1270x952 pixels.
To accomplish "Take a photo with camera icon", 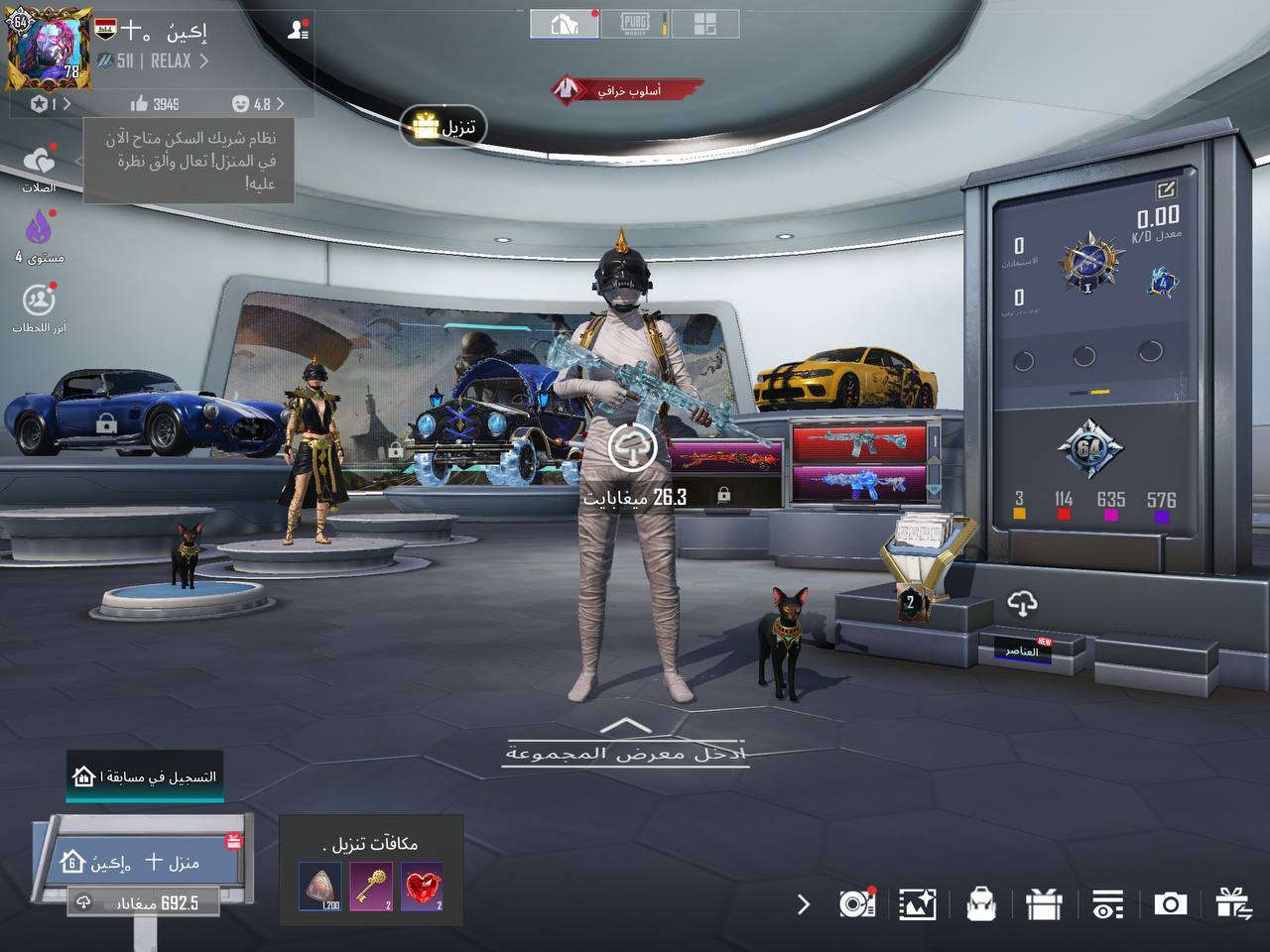I will pos(1171,903).
